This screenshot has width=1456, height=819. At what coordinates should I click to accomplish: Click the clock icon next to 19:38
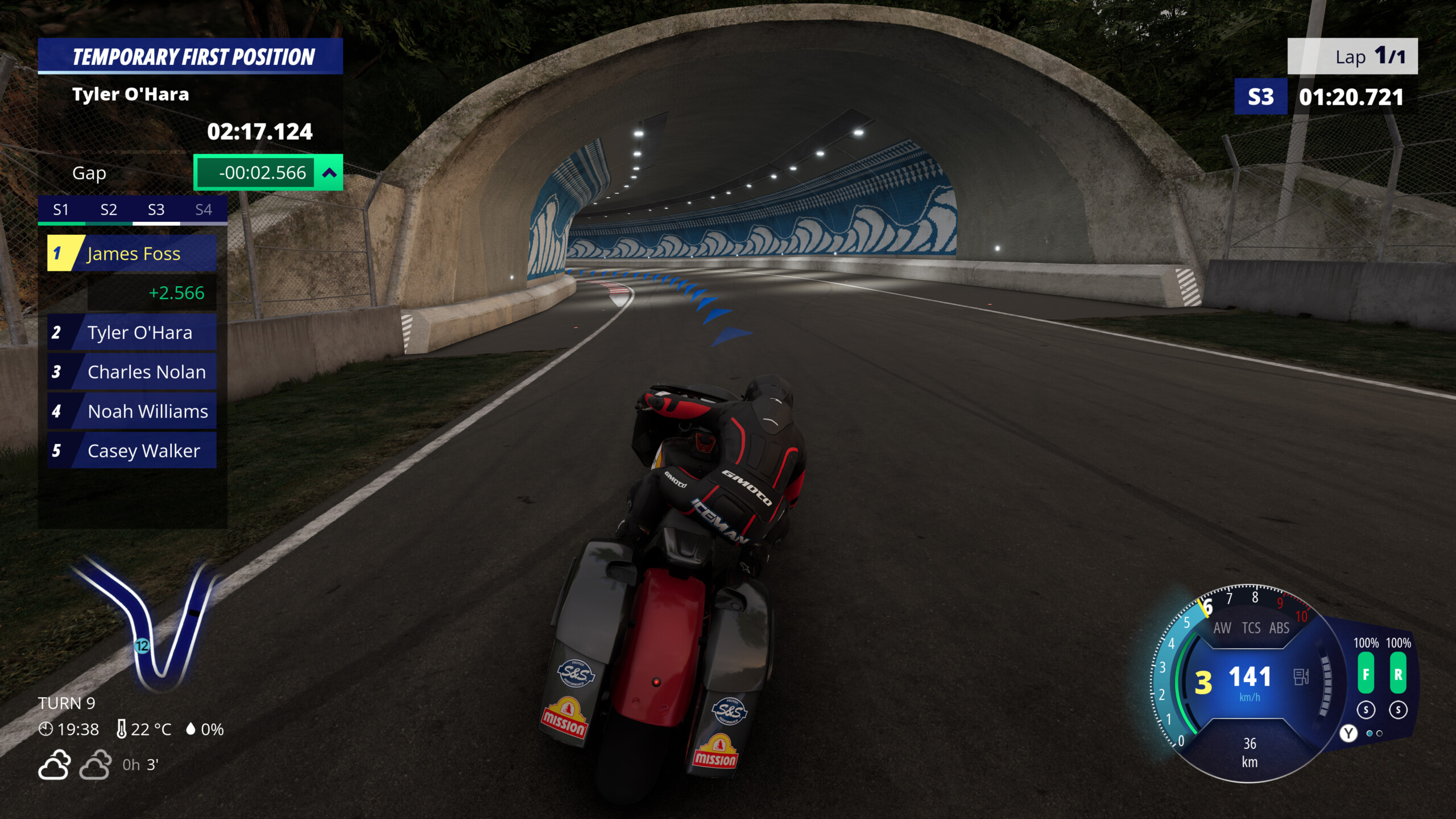point(45,729)
